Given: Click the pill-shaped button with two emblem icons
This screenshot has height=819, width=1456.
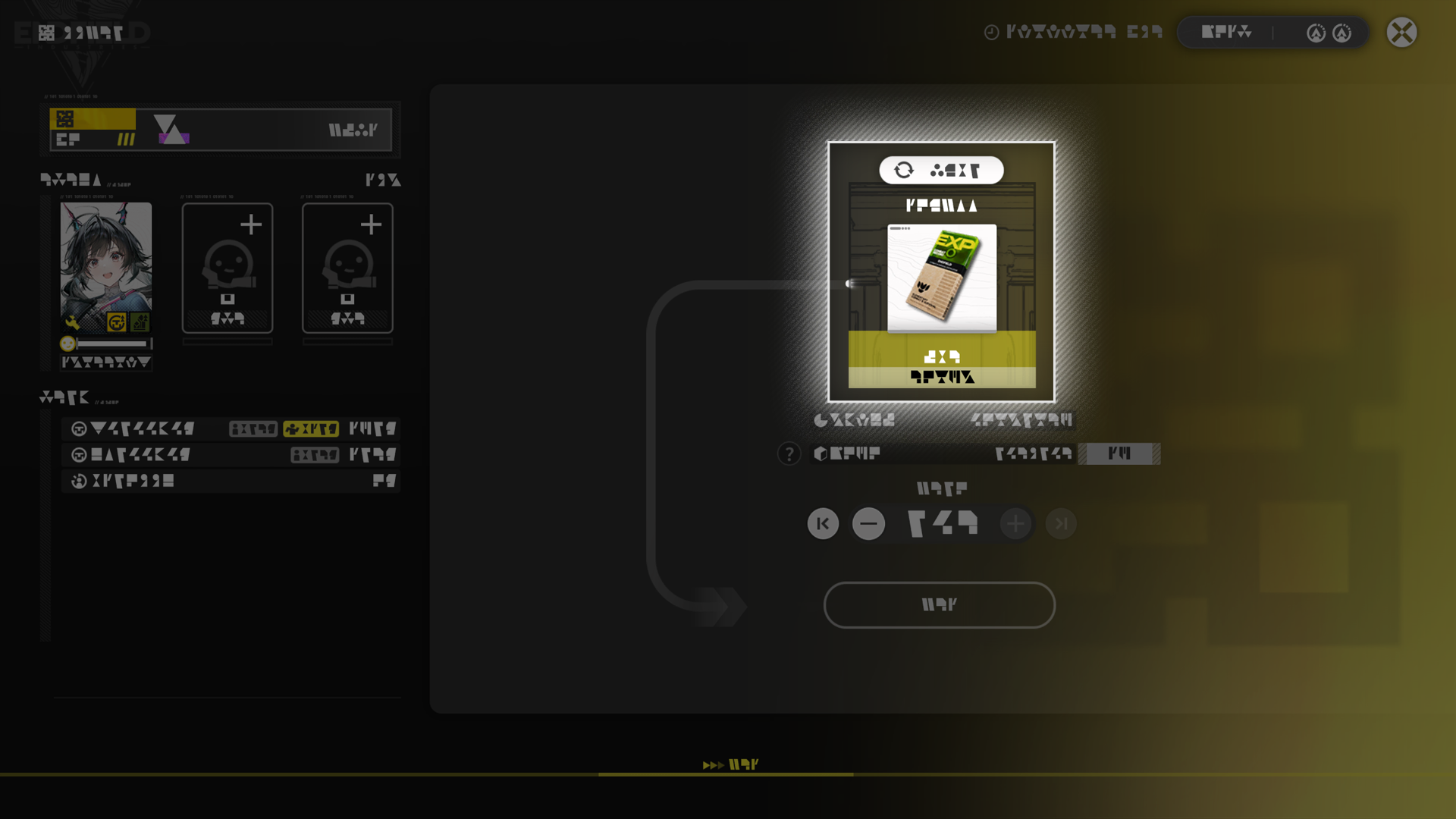Looking at the screenshot, I should point(1272,33).
